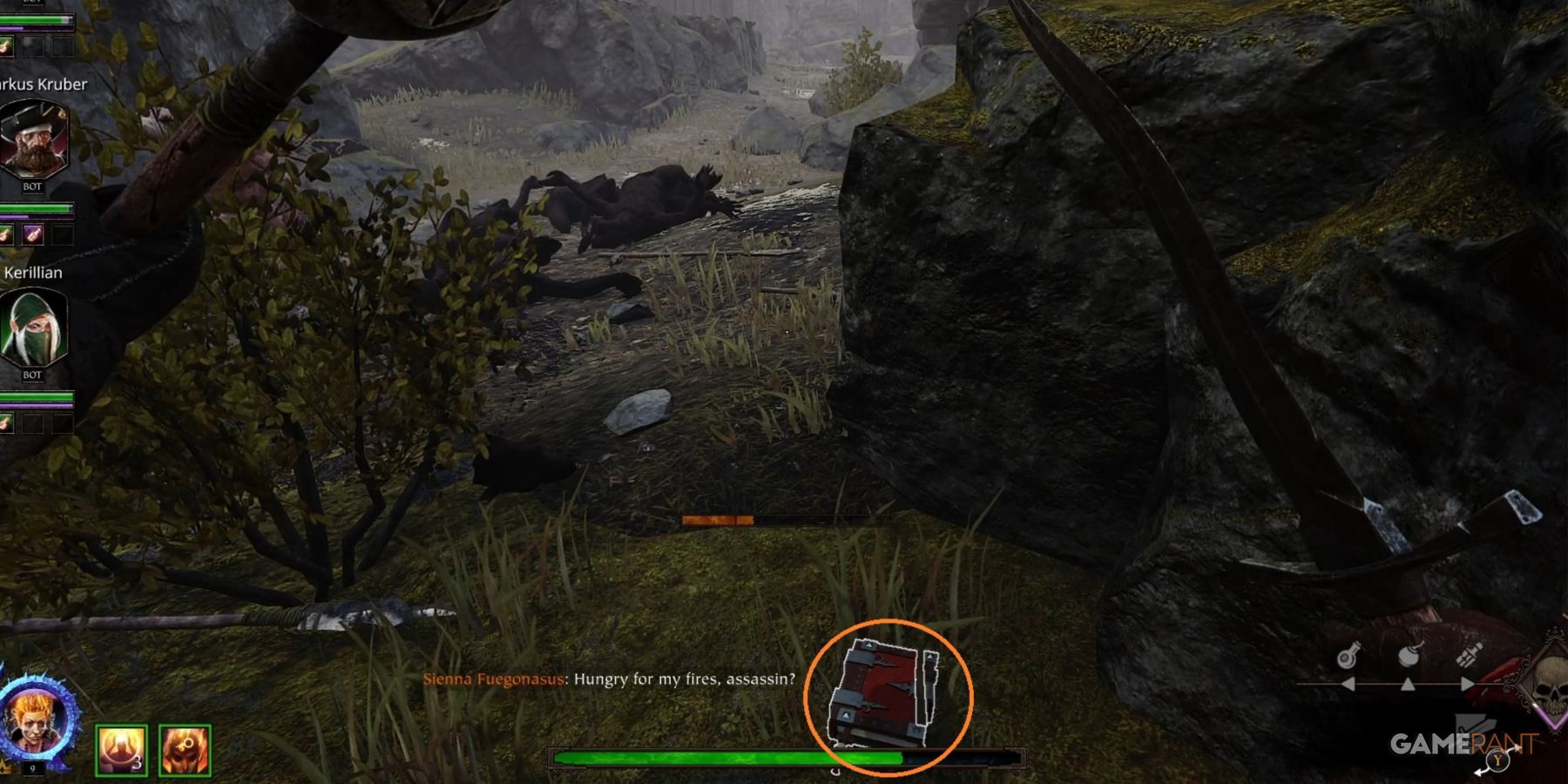Click the up arrow on item selector
1568x784 pixels.
click(1408, 684)
